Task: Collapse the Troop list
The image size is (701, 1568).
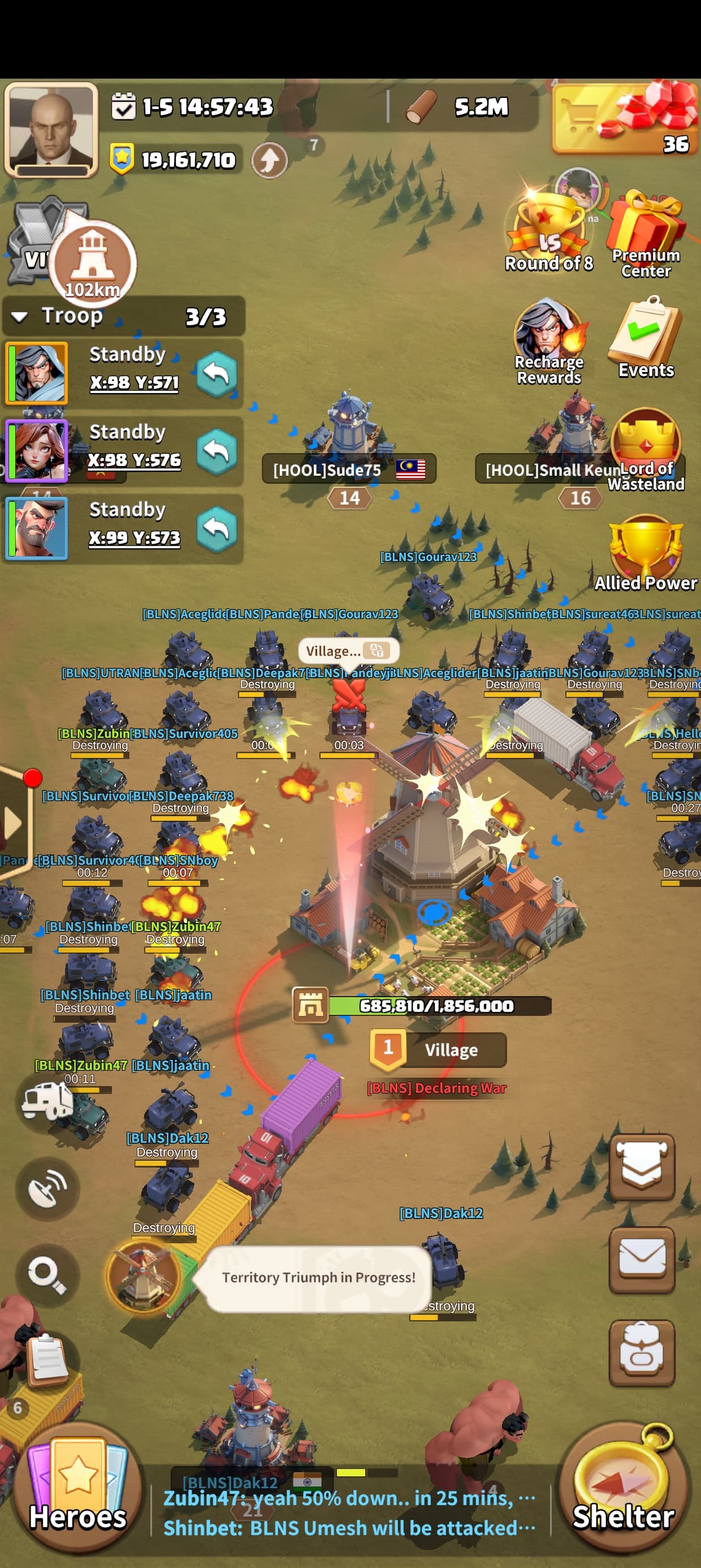Action: [19, 317]
